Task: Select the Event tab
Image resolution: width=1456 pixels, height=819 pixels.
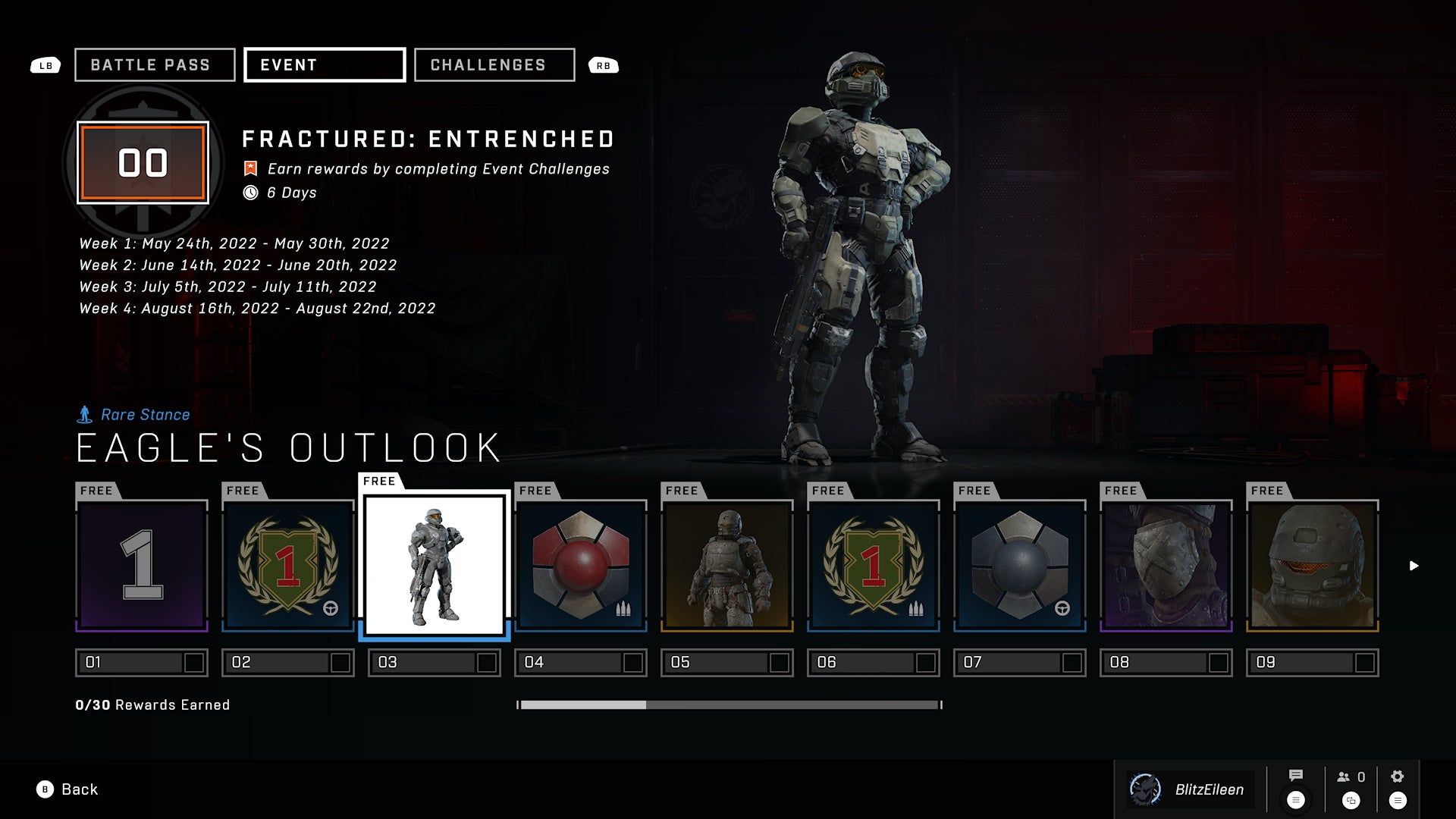Action: [x=325, y=65]
